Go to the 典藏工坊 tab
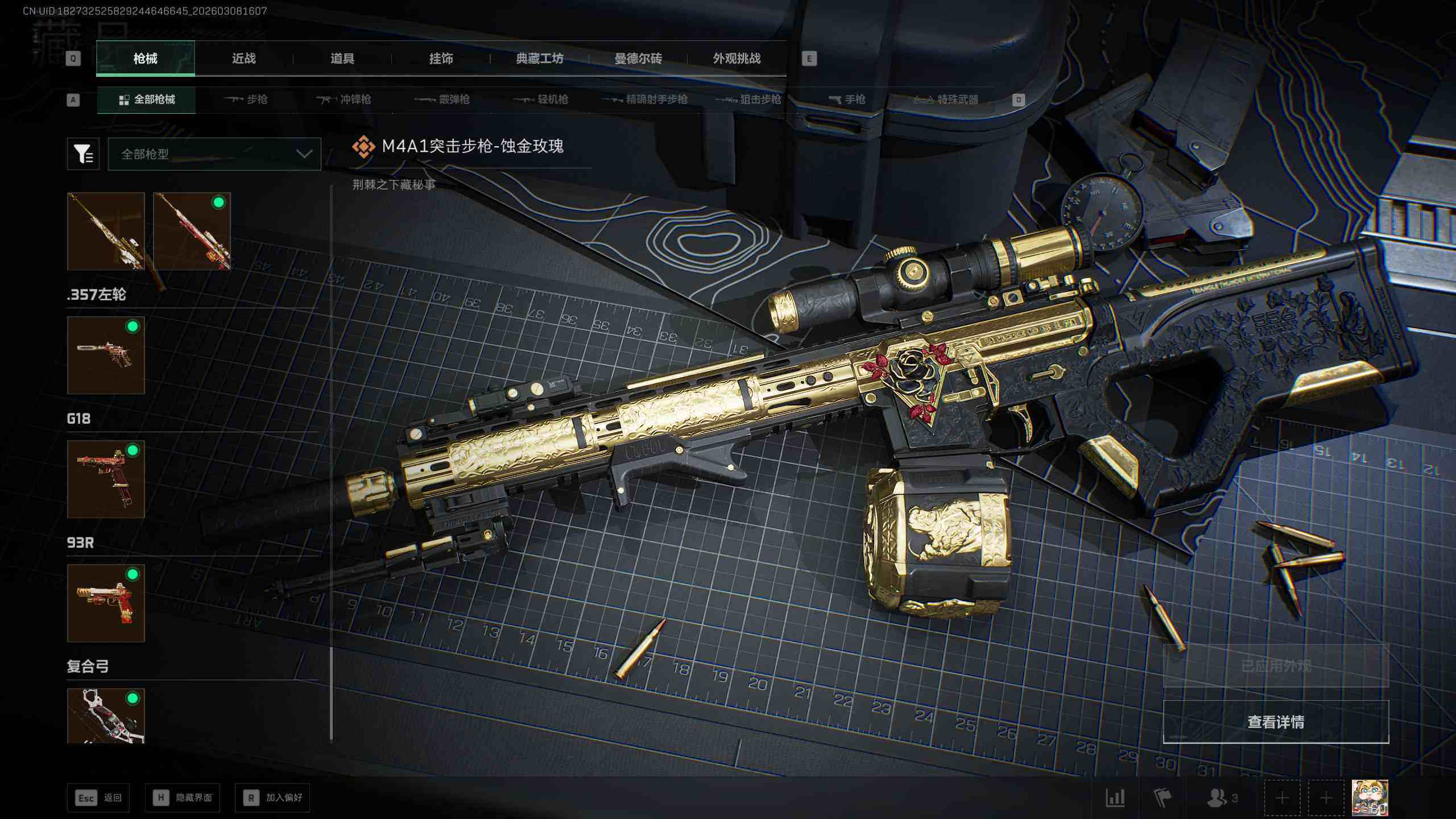The image size is (1456, 819). point(539,59)
